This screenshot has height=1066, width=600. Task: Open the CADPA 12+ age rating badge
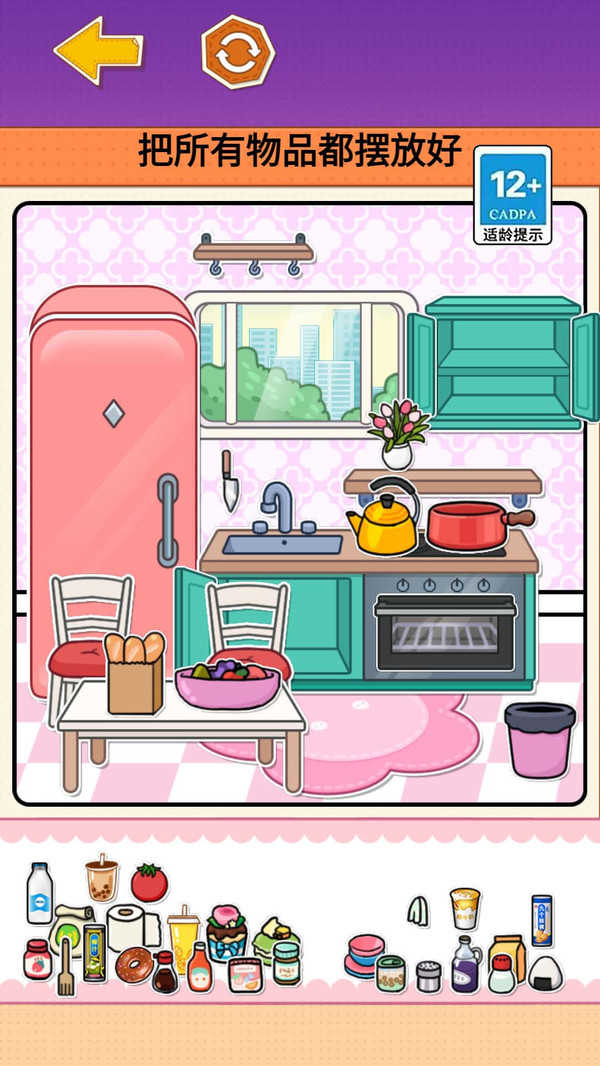pos(512,195)
